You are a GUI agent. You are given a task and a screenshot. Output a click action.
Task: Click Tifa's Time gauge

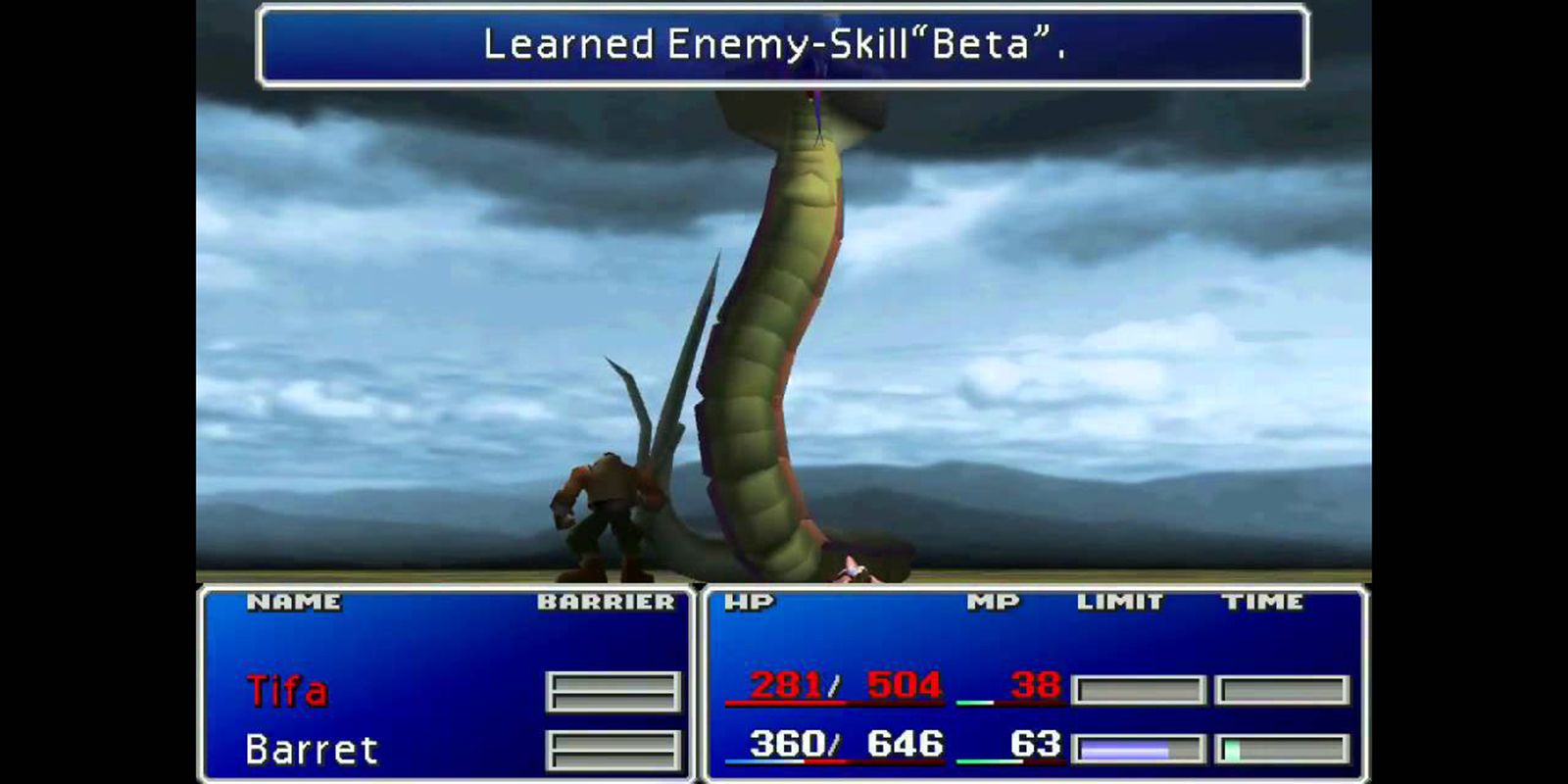(x=1284, y=689)
